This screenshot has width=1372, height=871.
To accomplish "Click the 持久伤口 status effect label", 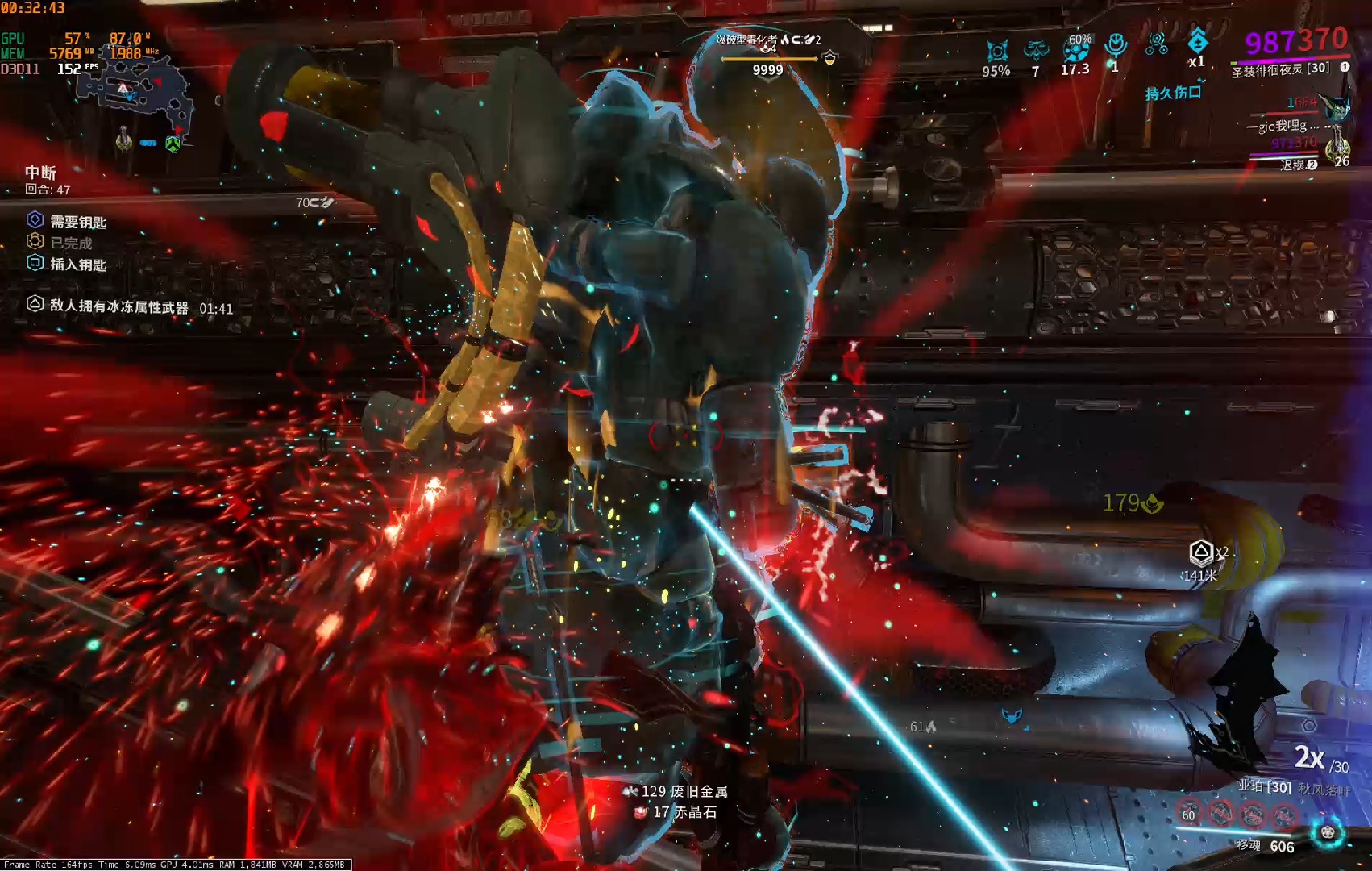I will pos(1173,94).
